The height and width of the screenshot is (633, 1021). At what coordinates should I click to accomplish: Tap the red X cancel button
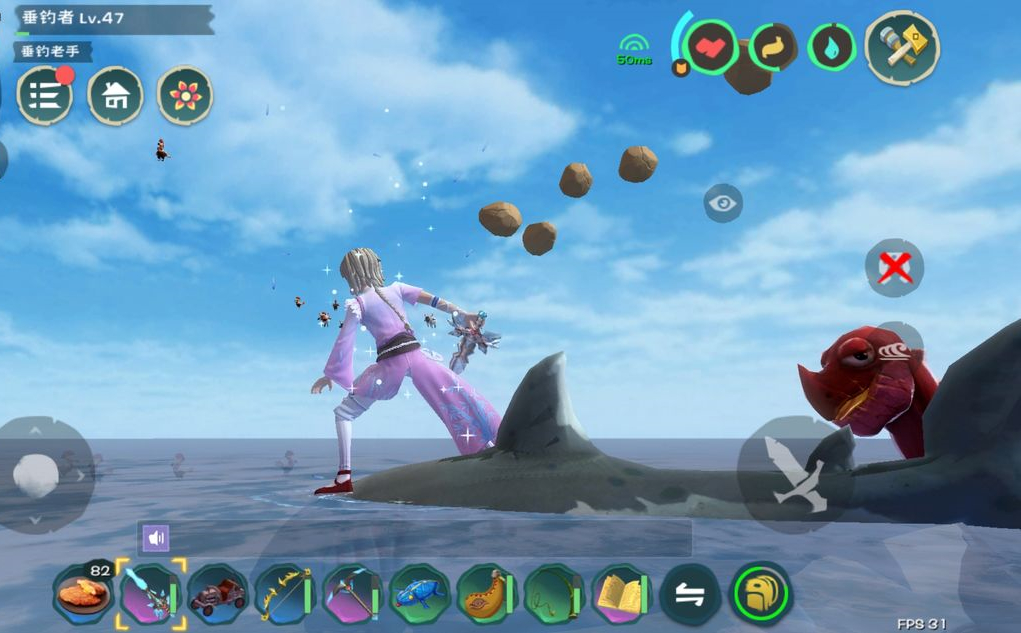(x=894, y=268)
